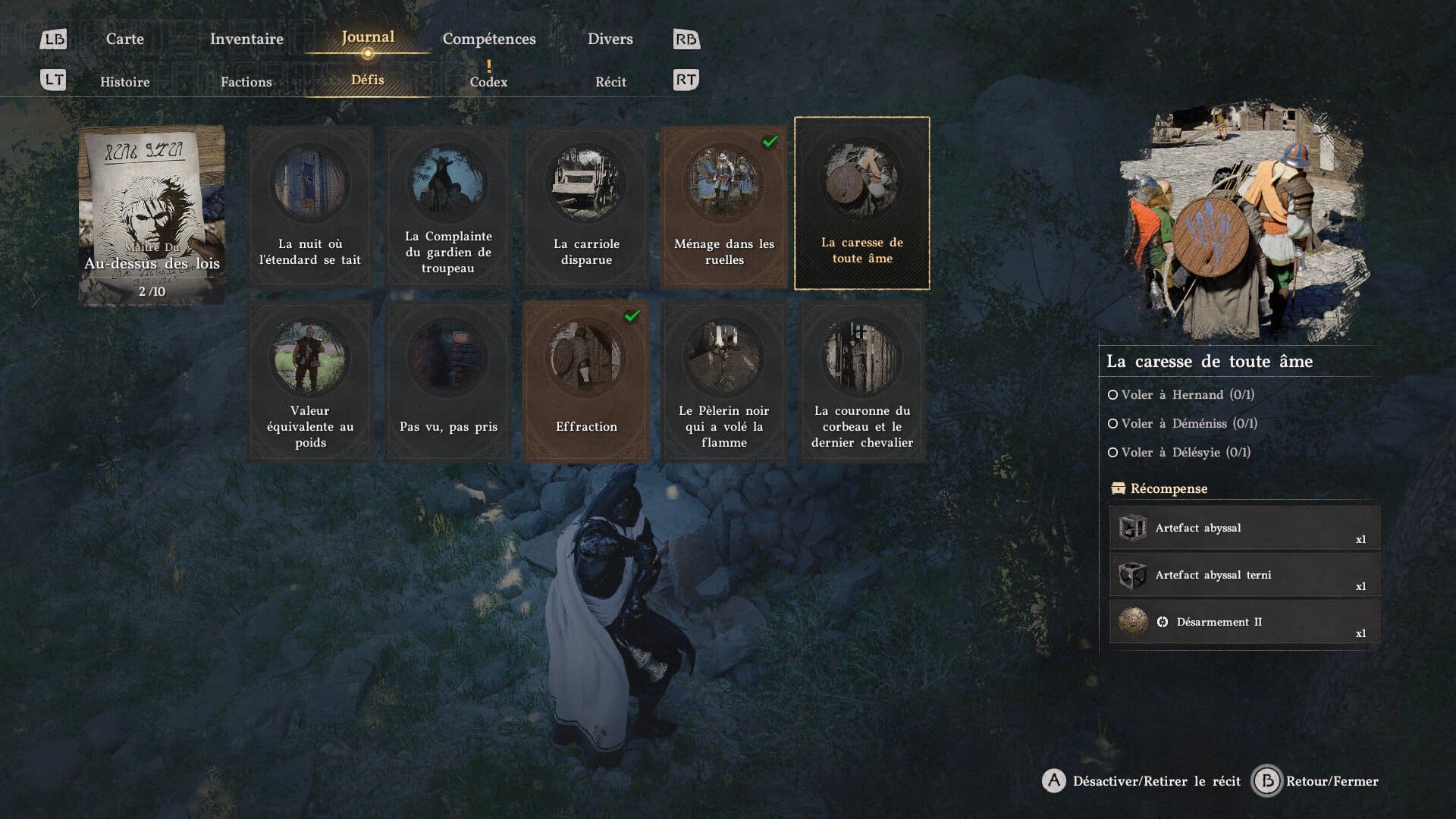Show the Histoire sub-tab
1456x819 pixels.
(x=124, y=82)
